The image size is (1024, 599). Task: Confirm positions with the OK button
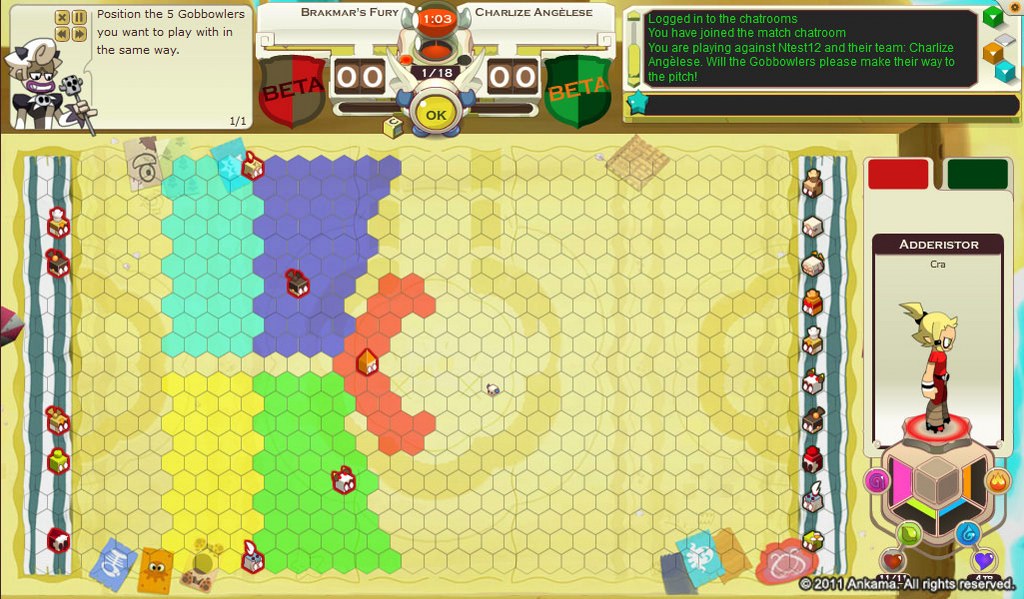pyautogui.click(x=436, y=114)
